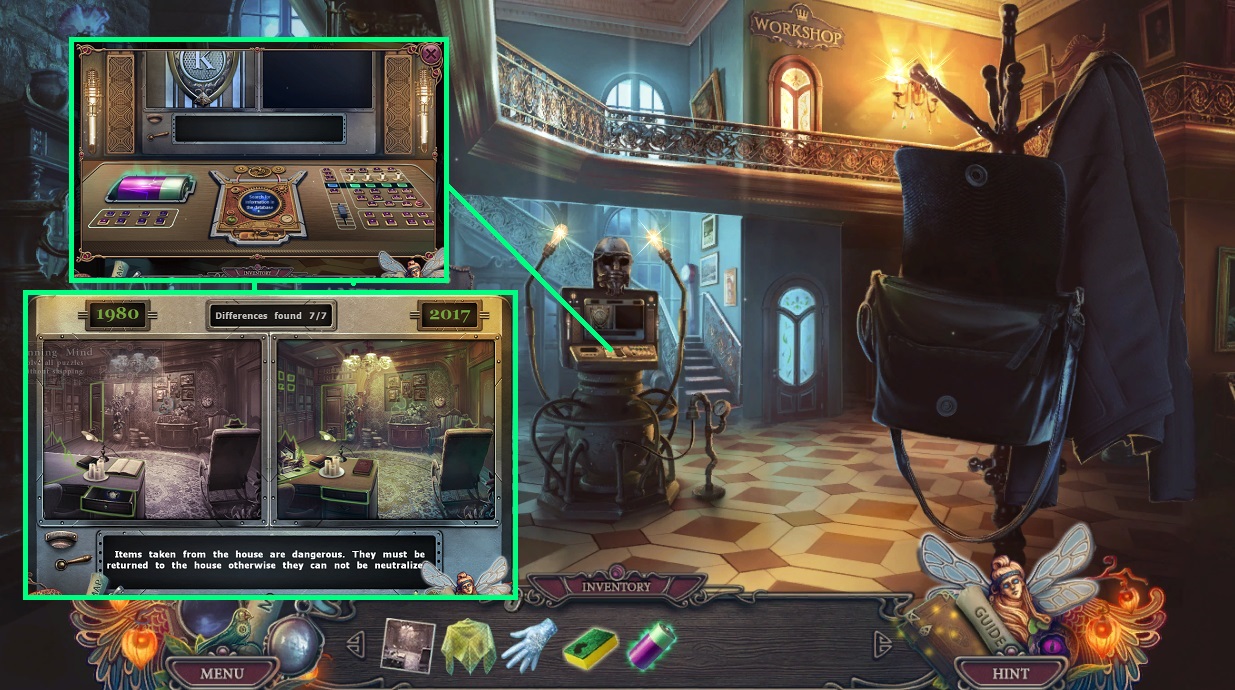Use the Hint button
1235x690 pixels.
coord(1010,673)
